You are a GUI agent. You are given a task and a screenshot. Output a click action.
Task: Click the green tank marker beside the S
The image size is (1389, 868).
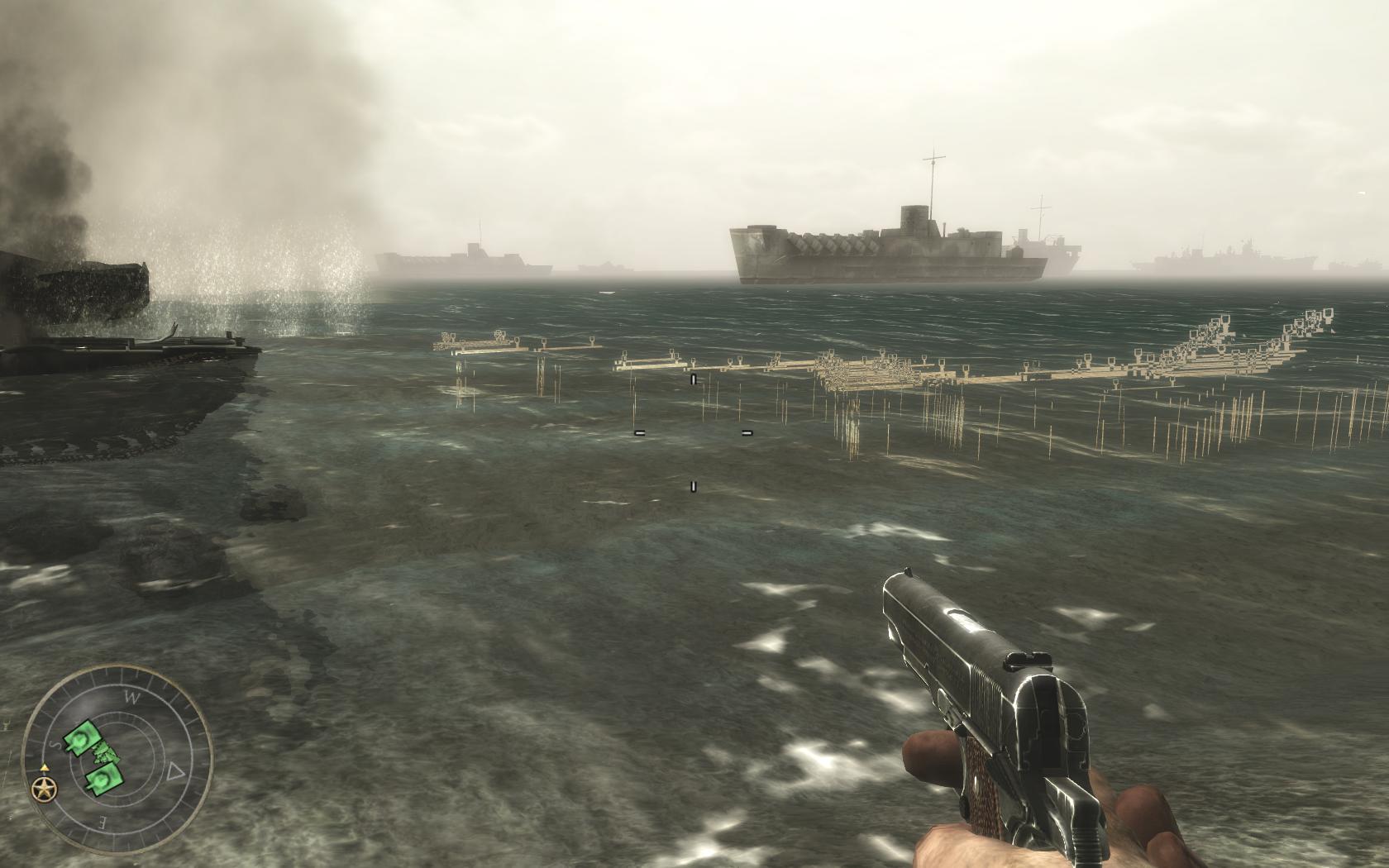pyautogui.click(x=81, y=738)
